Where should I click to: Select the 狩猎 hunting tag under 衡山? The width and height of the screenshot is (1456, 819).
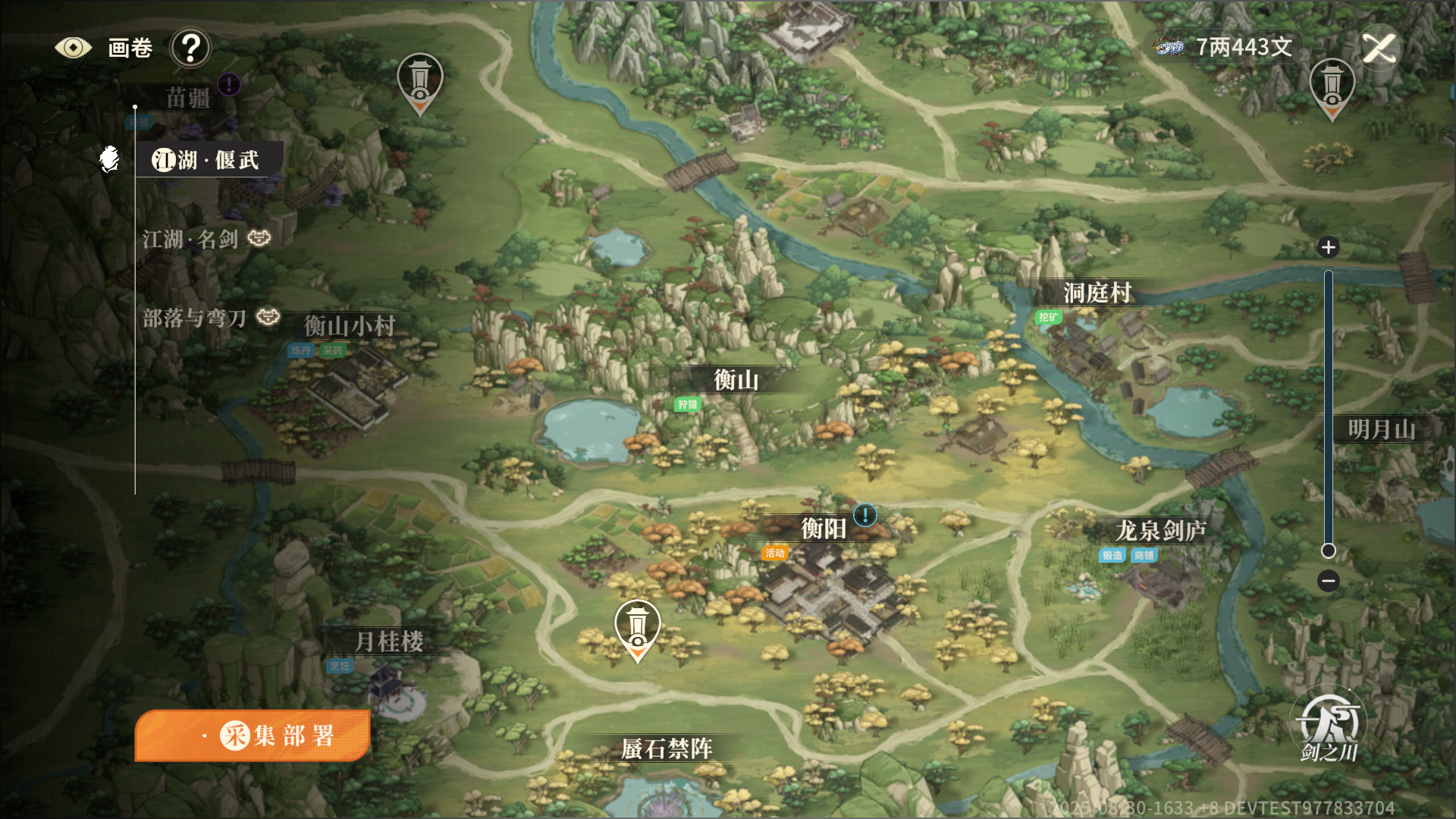pyautogui.click(x=688, y=406)
